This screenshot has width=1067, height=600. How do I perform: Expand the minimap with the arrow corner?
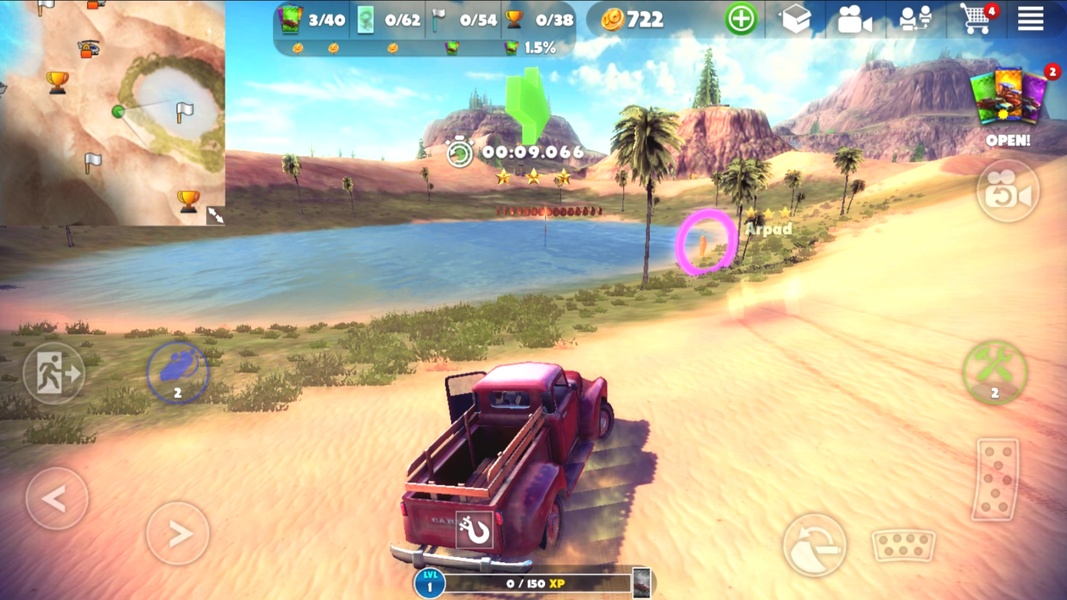coord(215,215)
